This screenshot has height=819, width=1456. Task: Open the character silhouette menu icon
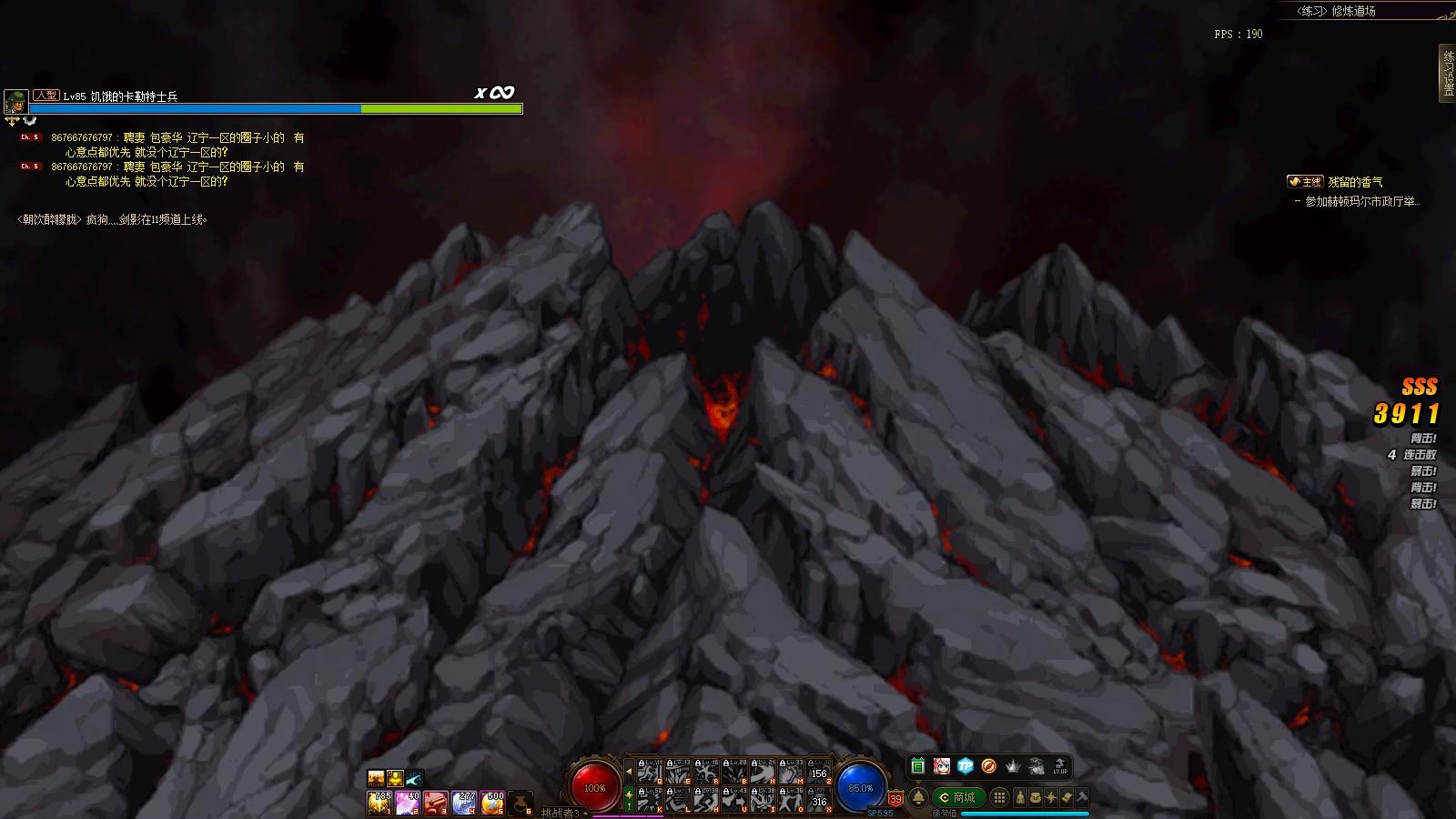click(x=1020, y=798)
